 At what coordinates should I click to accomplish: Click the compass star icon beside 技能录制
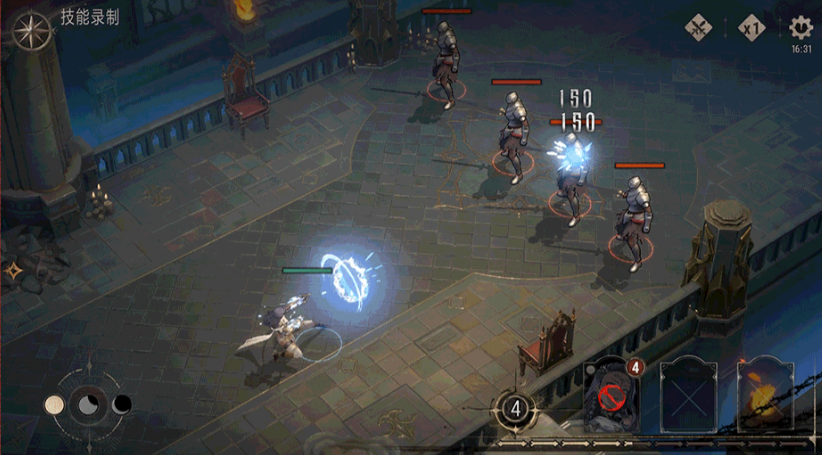point(31,29)
